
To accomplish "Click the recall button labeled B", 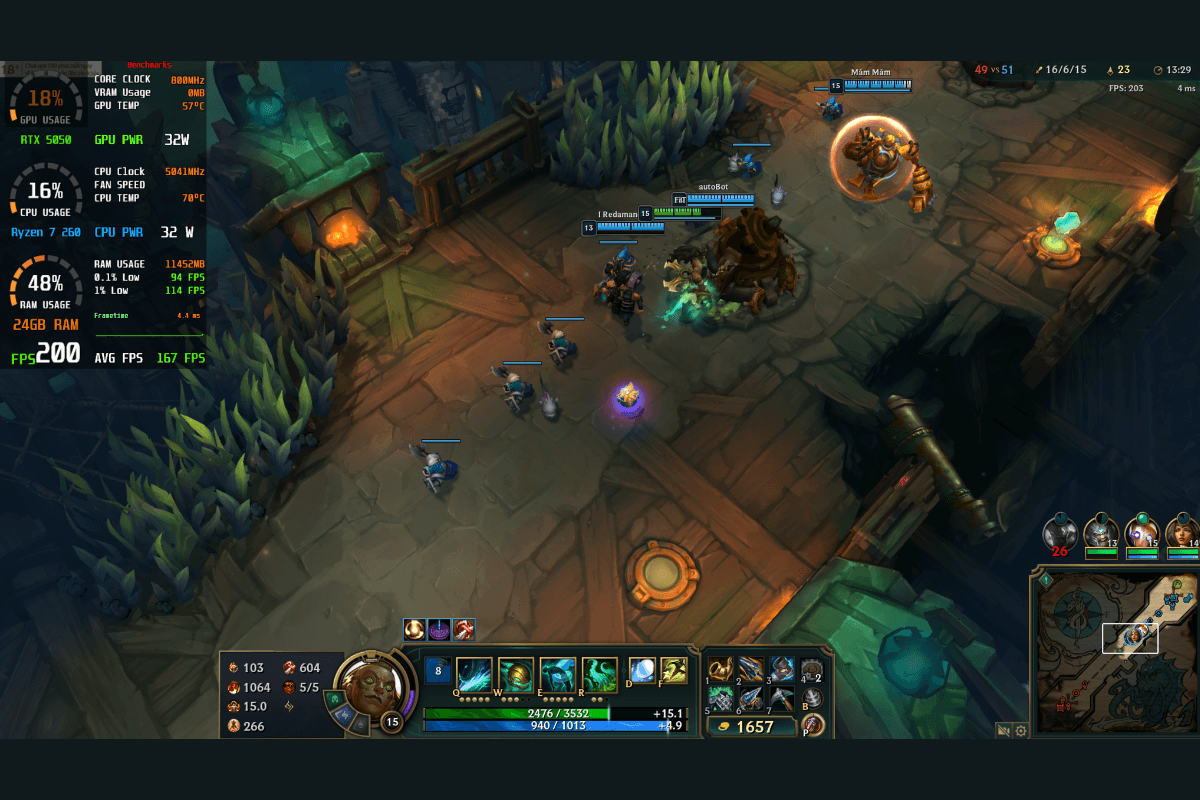I will [x=813, y=698].
